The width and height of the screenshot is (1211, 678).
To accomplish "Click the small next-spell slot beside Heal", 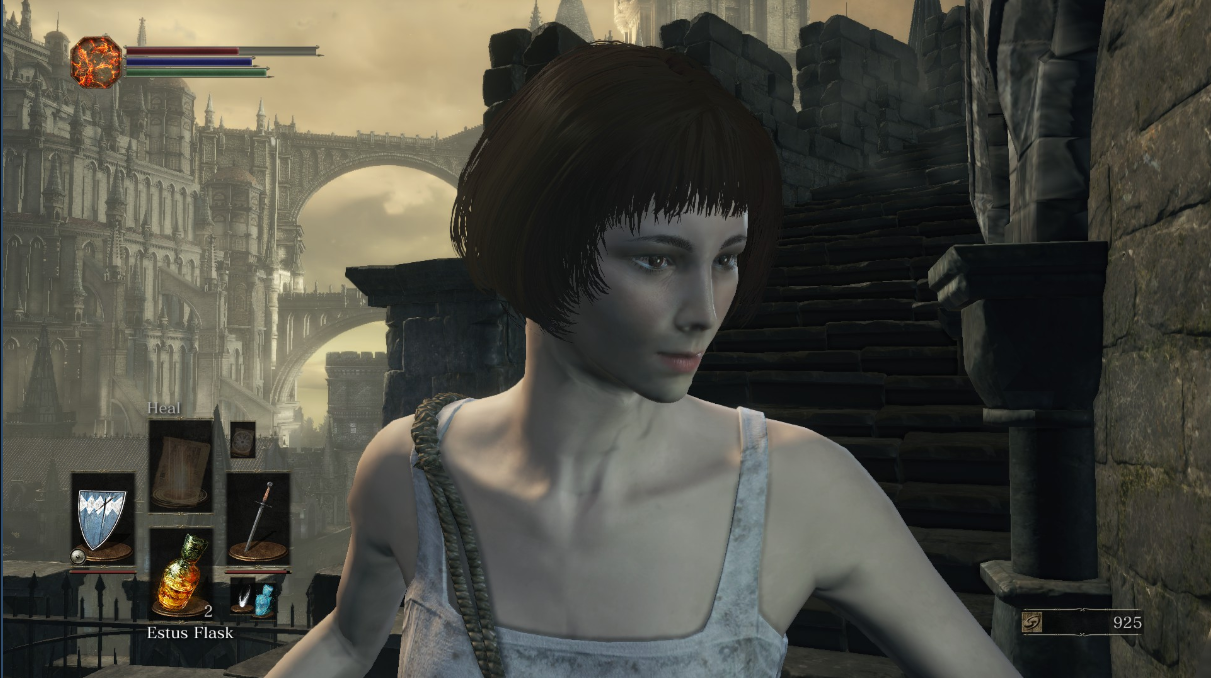I will 242,439.
